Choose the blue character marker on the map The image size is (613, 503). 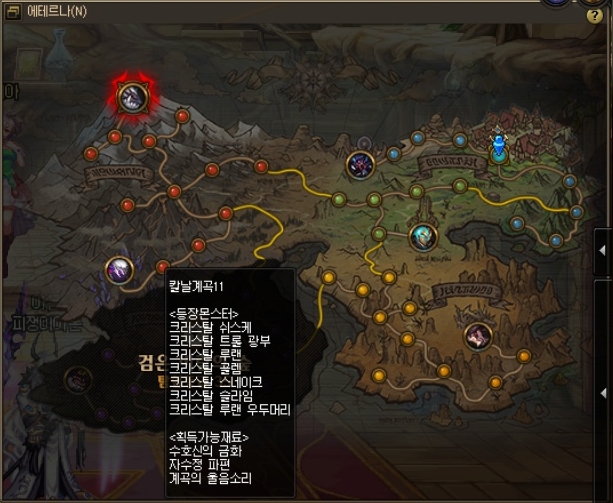click(498, 147)
